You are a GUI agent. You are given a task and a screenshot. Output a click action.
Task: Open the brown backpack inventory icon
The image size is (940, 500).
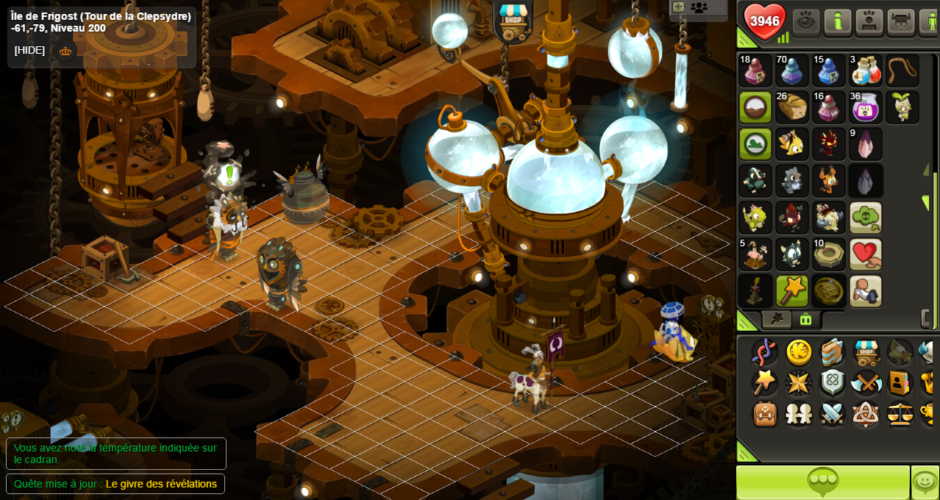(765, 413)
